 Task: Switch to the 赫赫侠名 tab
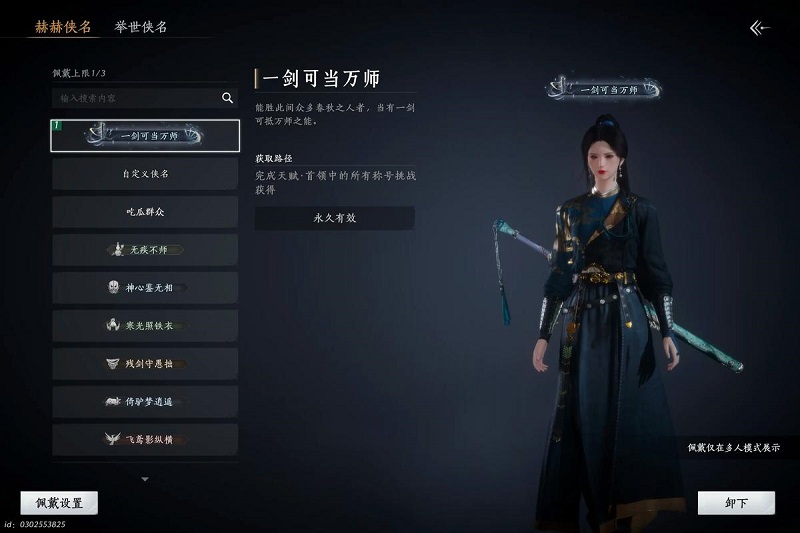tap(63, 27)
